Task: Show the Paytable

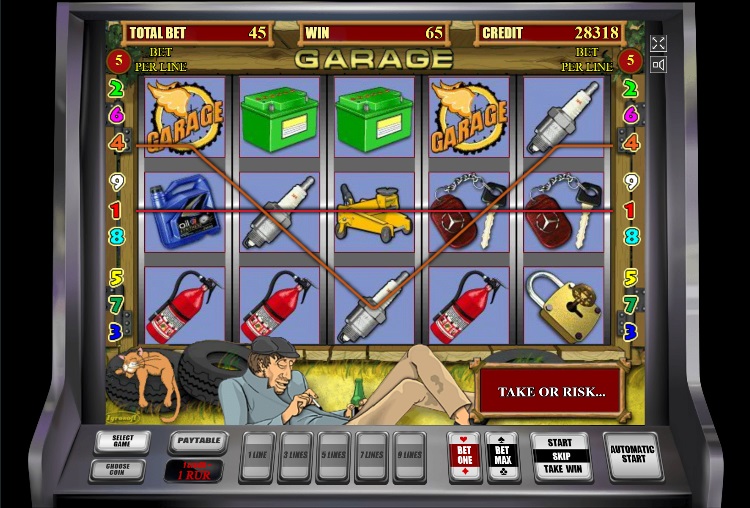Action: [x=197, y=441]
